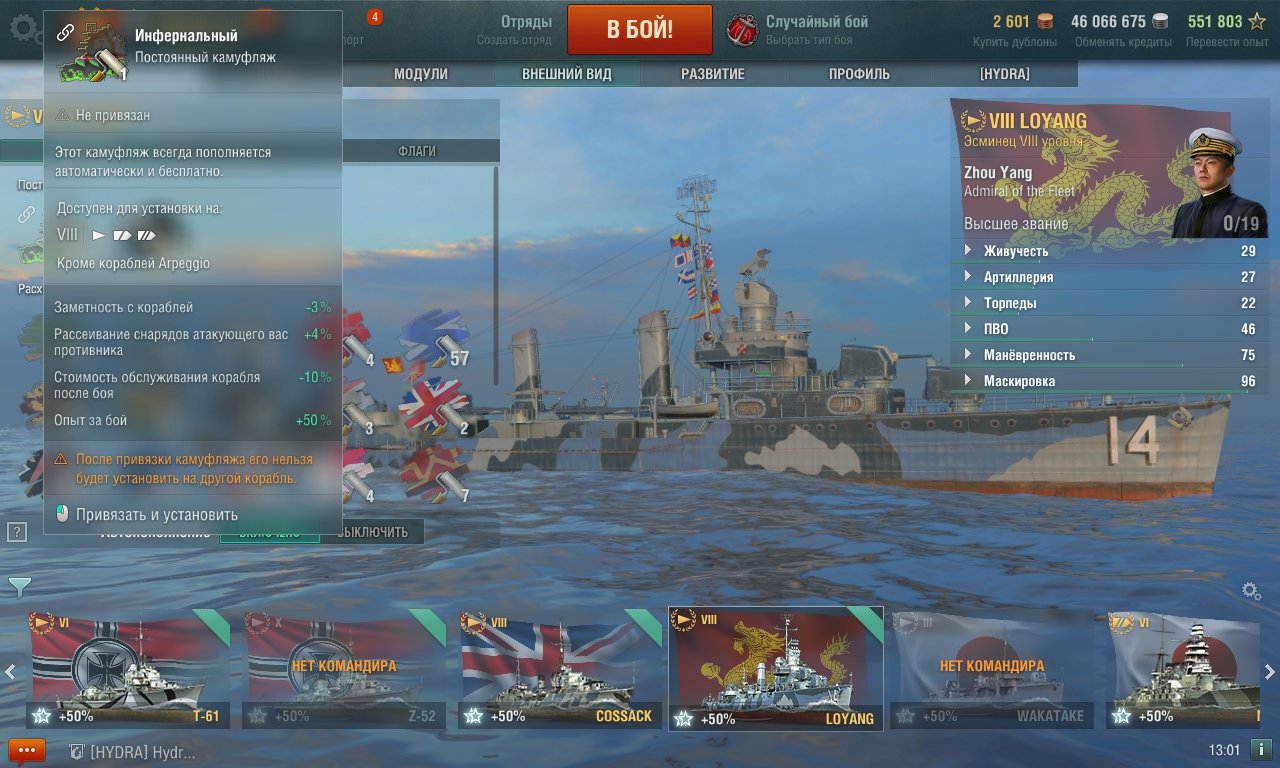
Task: Select the T-61 ship in the carousel
Action: pos(128,668)
